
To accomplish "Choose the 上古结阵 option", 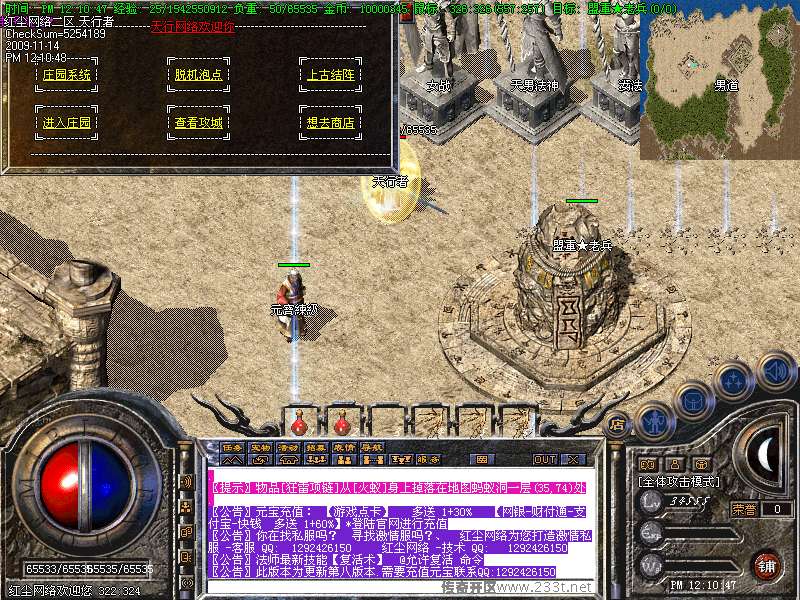I will click(x=330, y=75).
